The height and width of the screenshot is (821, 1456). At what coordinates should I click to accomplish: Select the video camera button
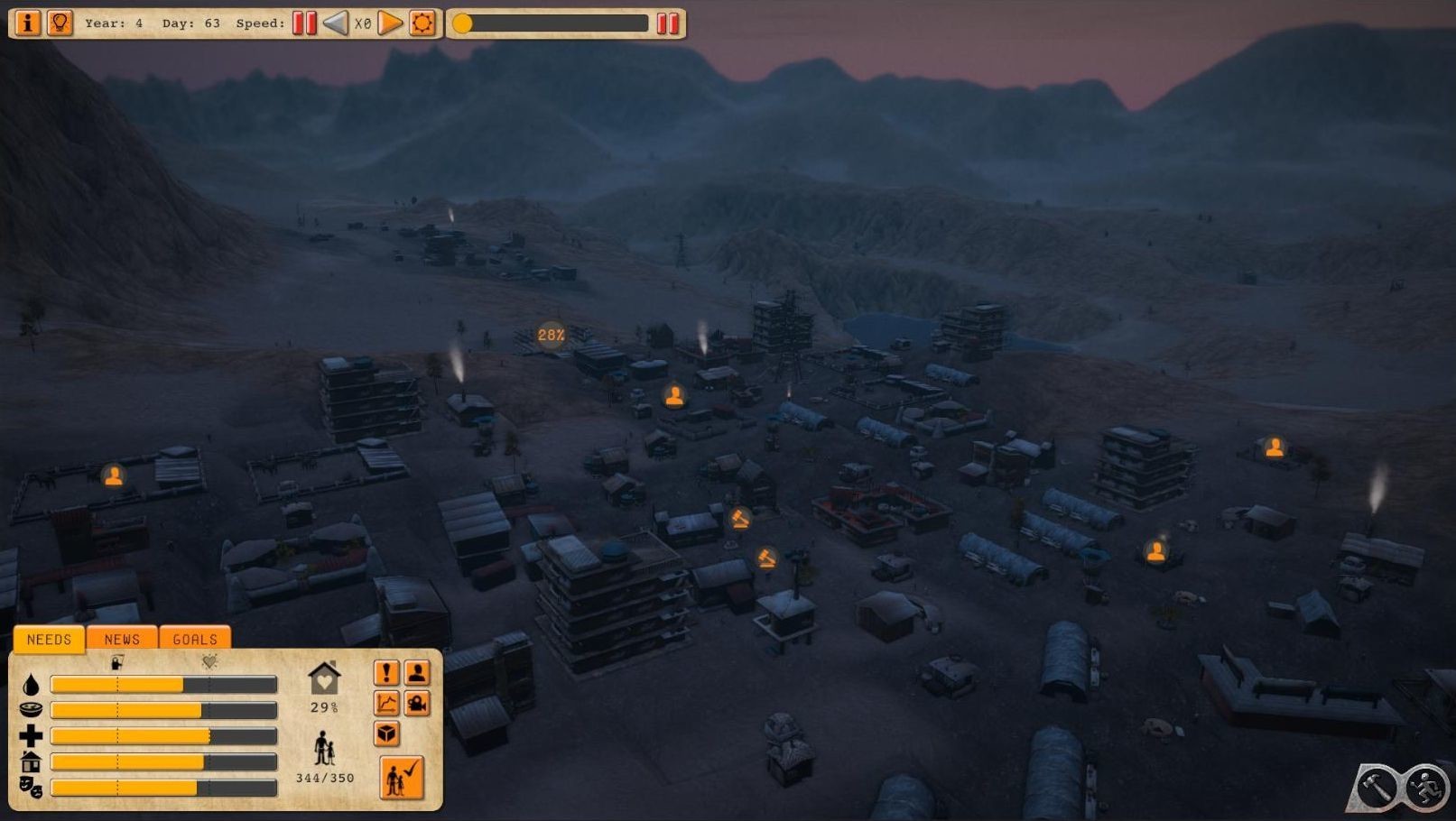[x=417, y=704]
